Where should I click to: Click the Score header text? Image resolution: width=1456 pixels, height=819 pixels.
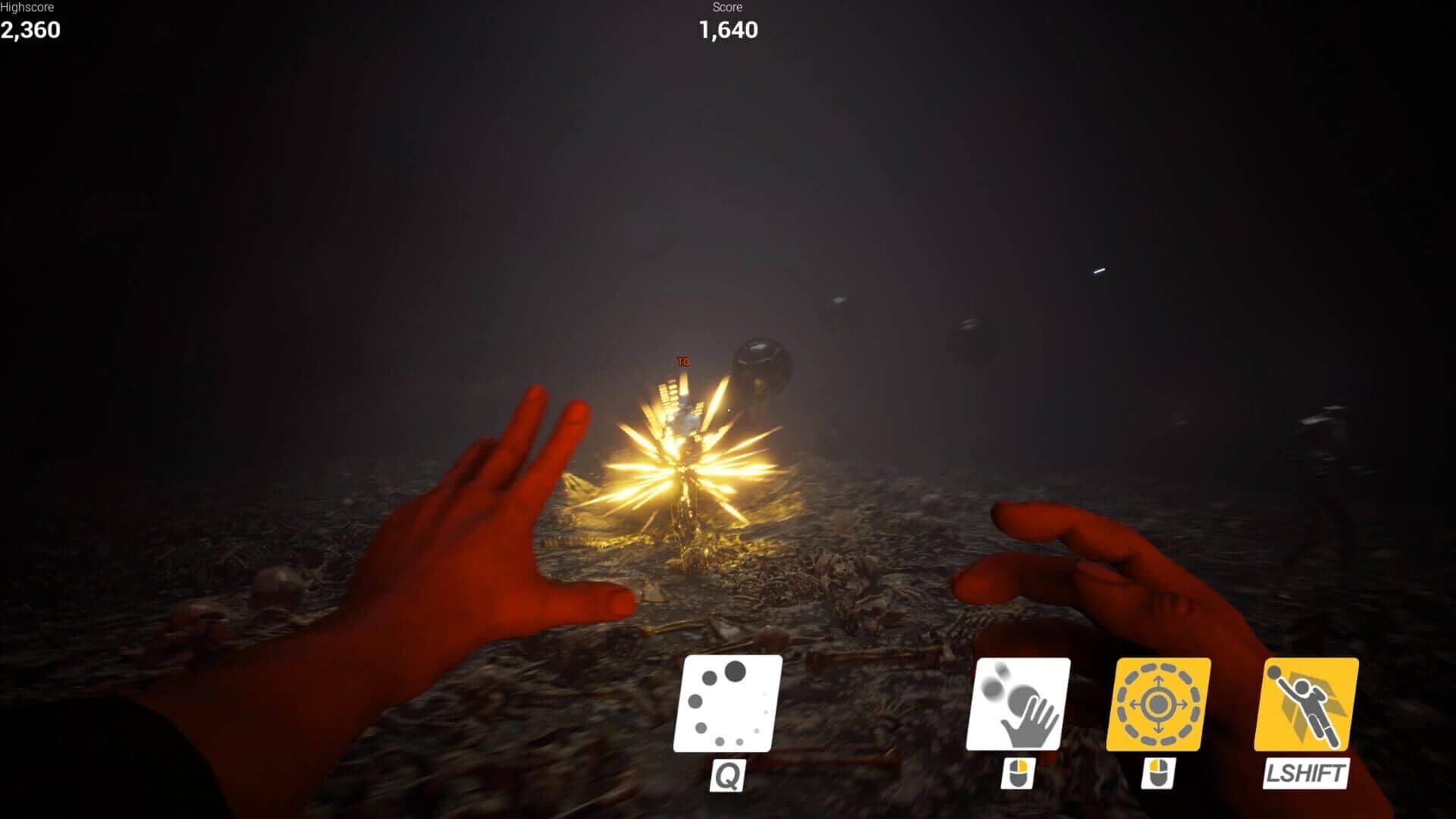coord(726,8)
